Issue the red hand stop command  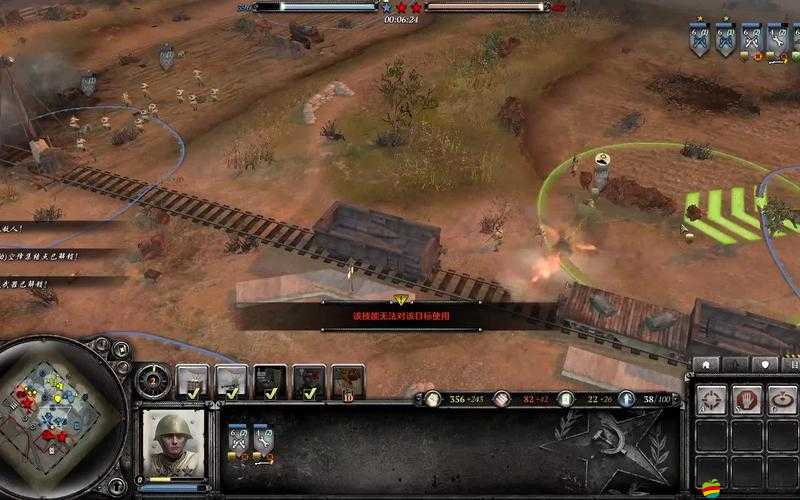[x=746, y=400]
